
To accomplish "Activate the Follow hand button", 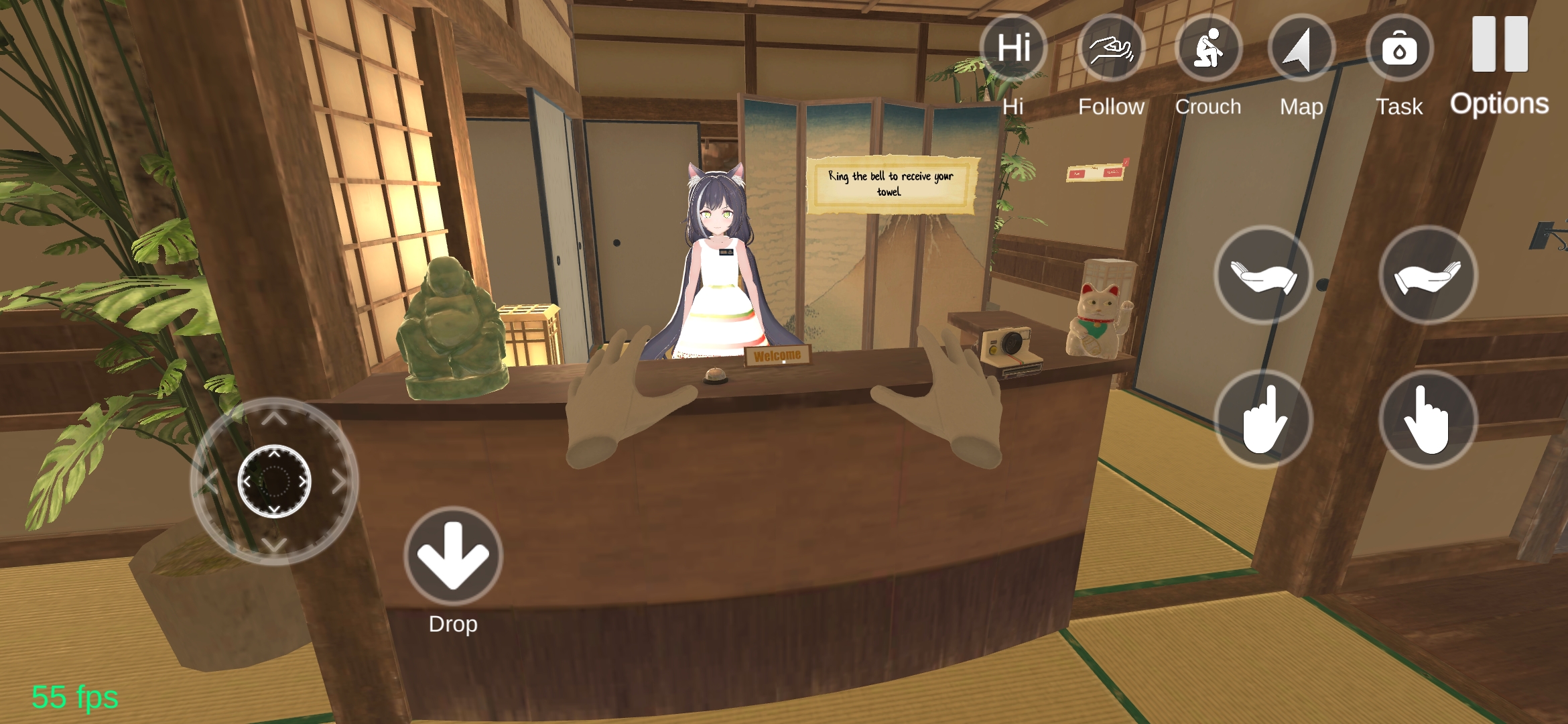I will (x=1112, y=48).
